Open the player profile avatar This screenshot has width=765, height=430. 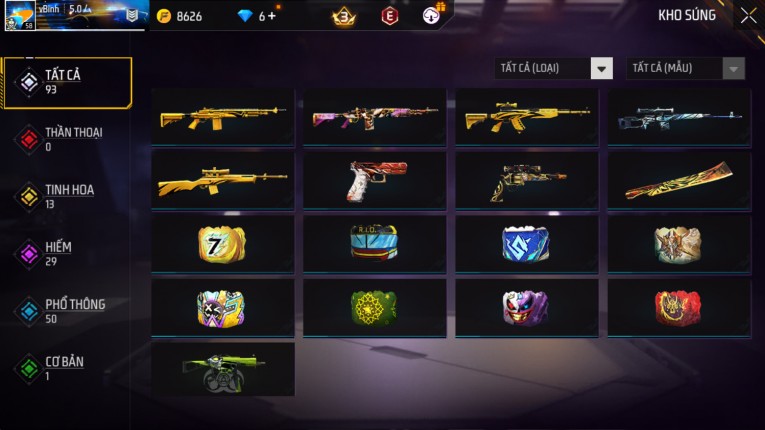[20, 17]
